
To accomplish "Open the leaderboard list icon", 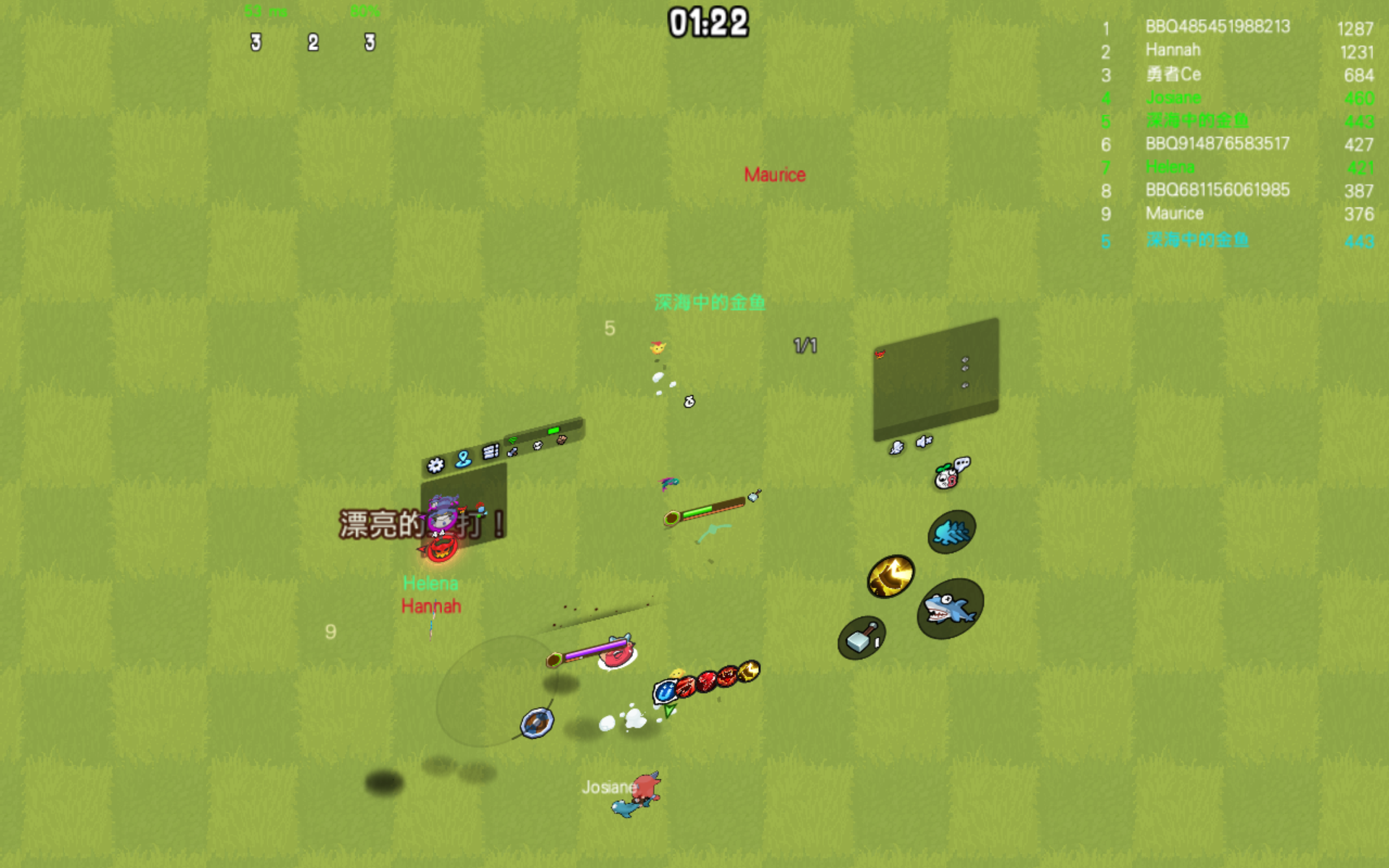I will click(490, 451).
